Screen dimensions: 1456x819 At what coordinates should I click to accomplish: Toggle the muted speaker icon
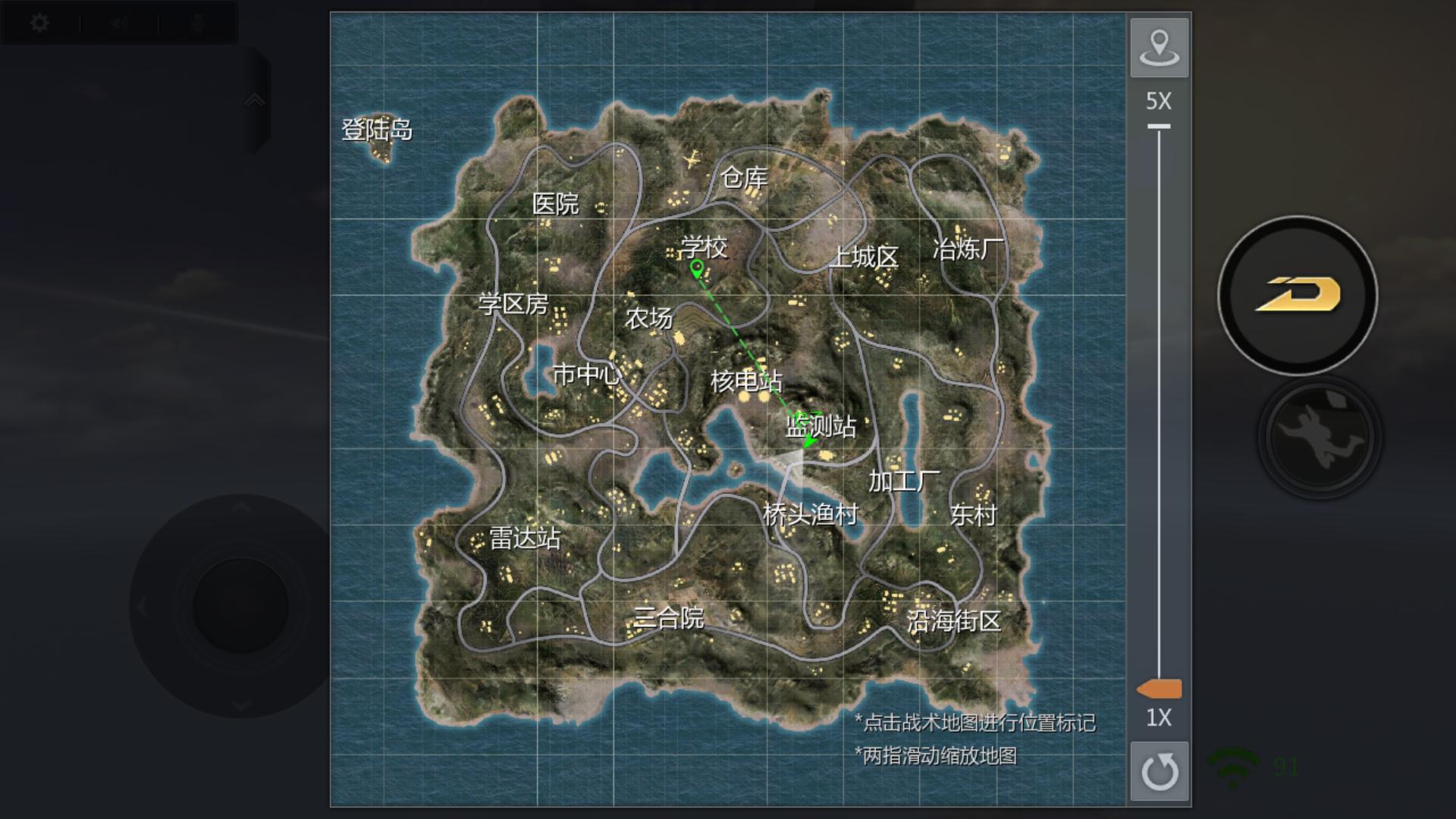[x=119, y=24]
